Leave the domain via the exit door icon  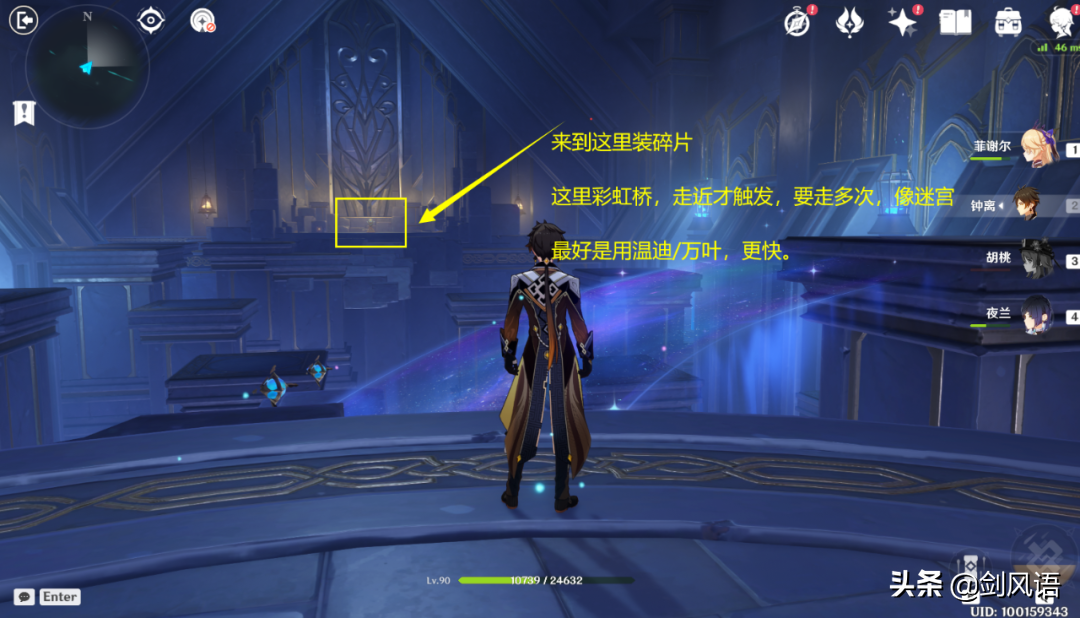22,20
